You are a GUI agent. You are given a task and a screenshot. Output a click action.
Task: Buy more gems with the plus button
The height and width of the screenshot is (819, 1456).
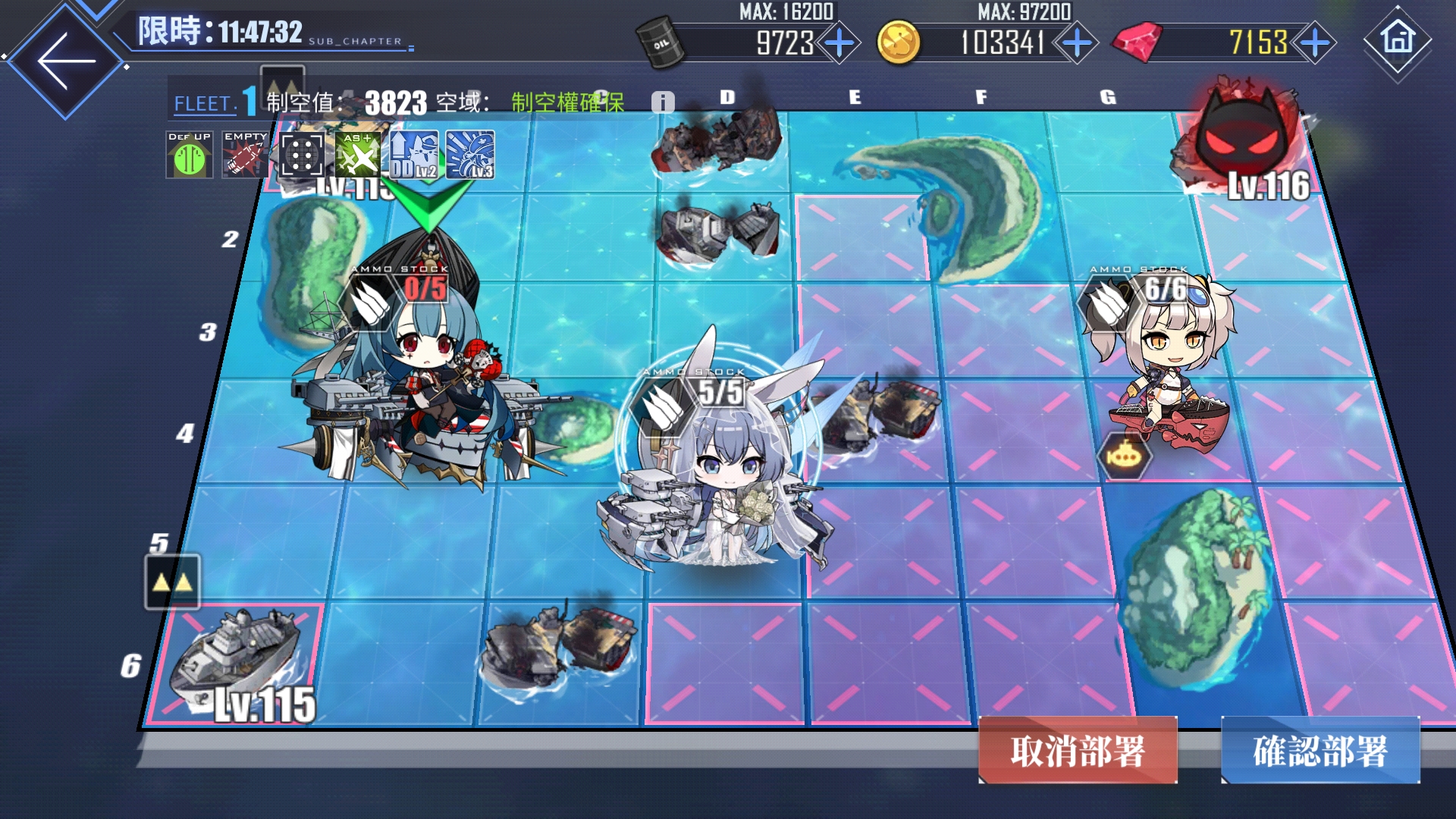(1315, 42)
